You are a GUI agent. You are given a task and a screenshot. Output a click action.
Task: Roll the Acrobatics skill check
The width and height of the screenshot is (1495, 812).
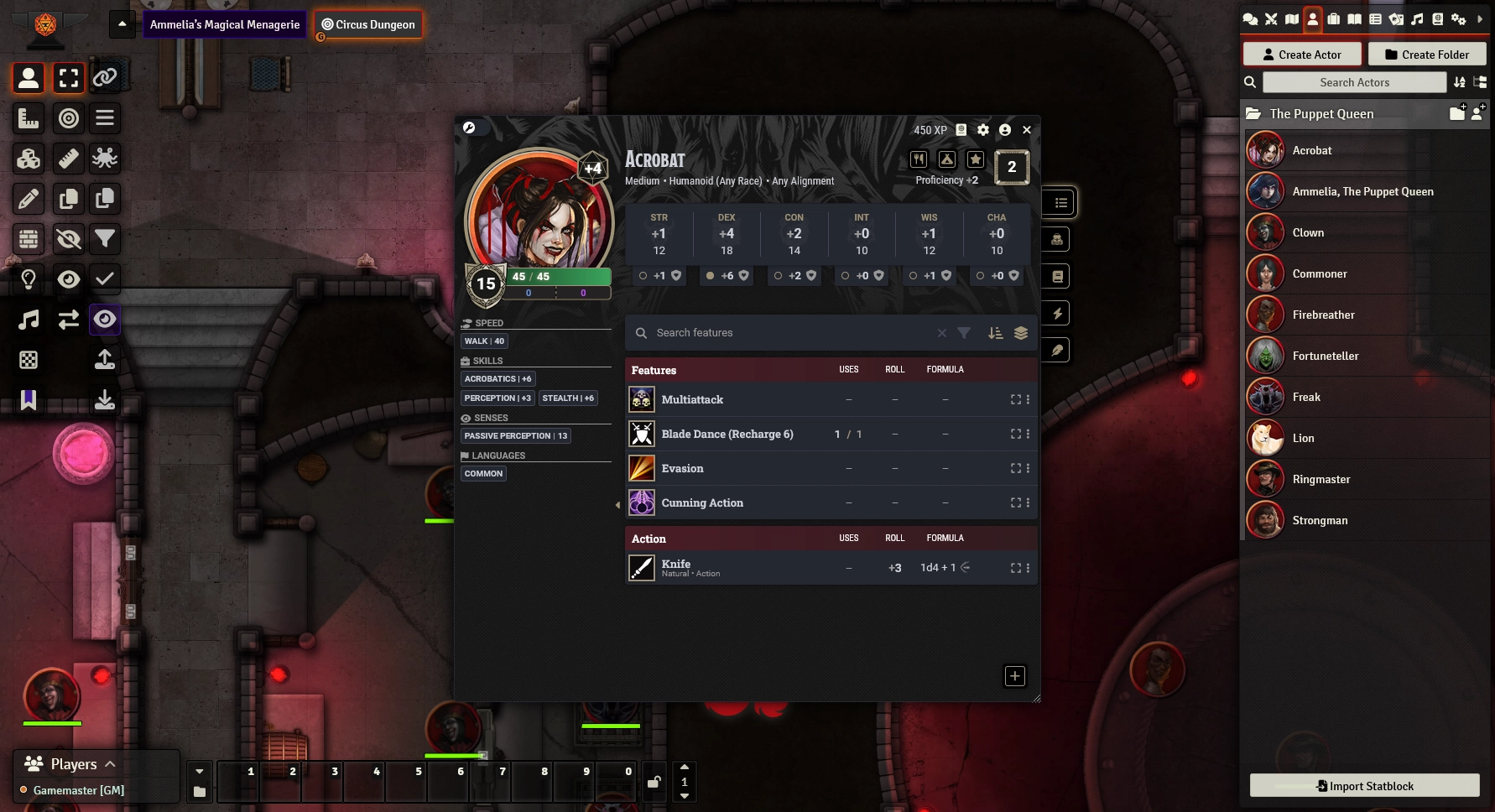(x=497, y=379)
